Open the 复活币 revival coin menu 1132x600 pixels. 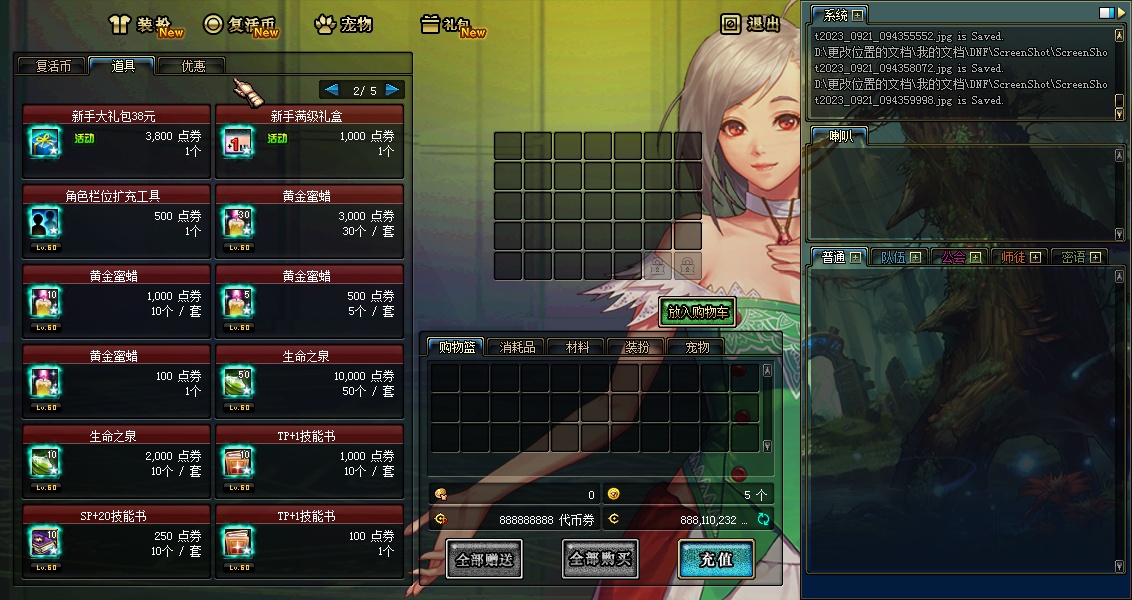point(240,25)
